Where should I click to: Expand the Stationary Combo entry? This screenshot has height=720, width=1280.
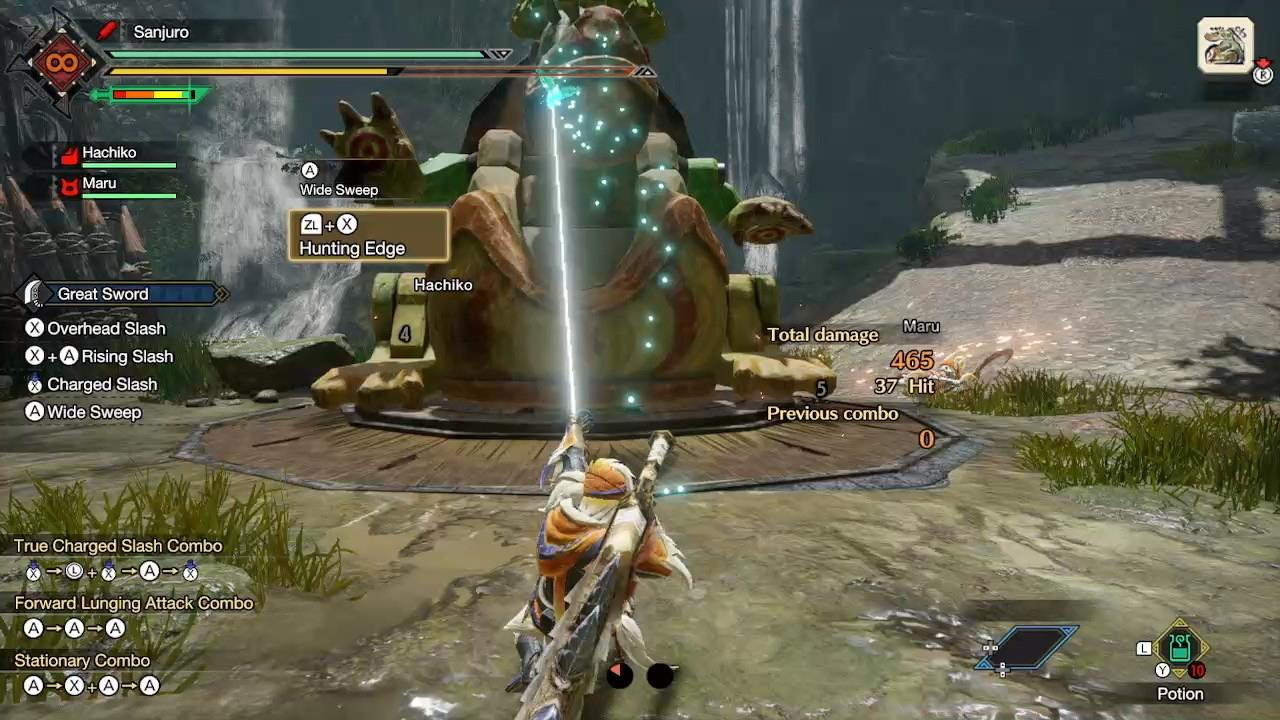coord(82,660)
